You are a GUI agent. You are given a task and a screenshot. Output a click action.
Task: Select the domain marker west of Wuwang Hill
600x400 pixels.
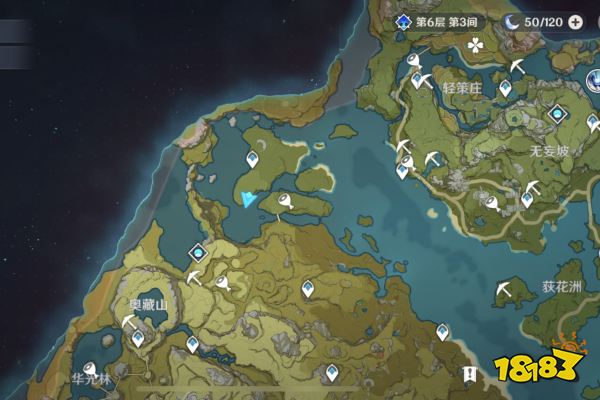[556, 113]
